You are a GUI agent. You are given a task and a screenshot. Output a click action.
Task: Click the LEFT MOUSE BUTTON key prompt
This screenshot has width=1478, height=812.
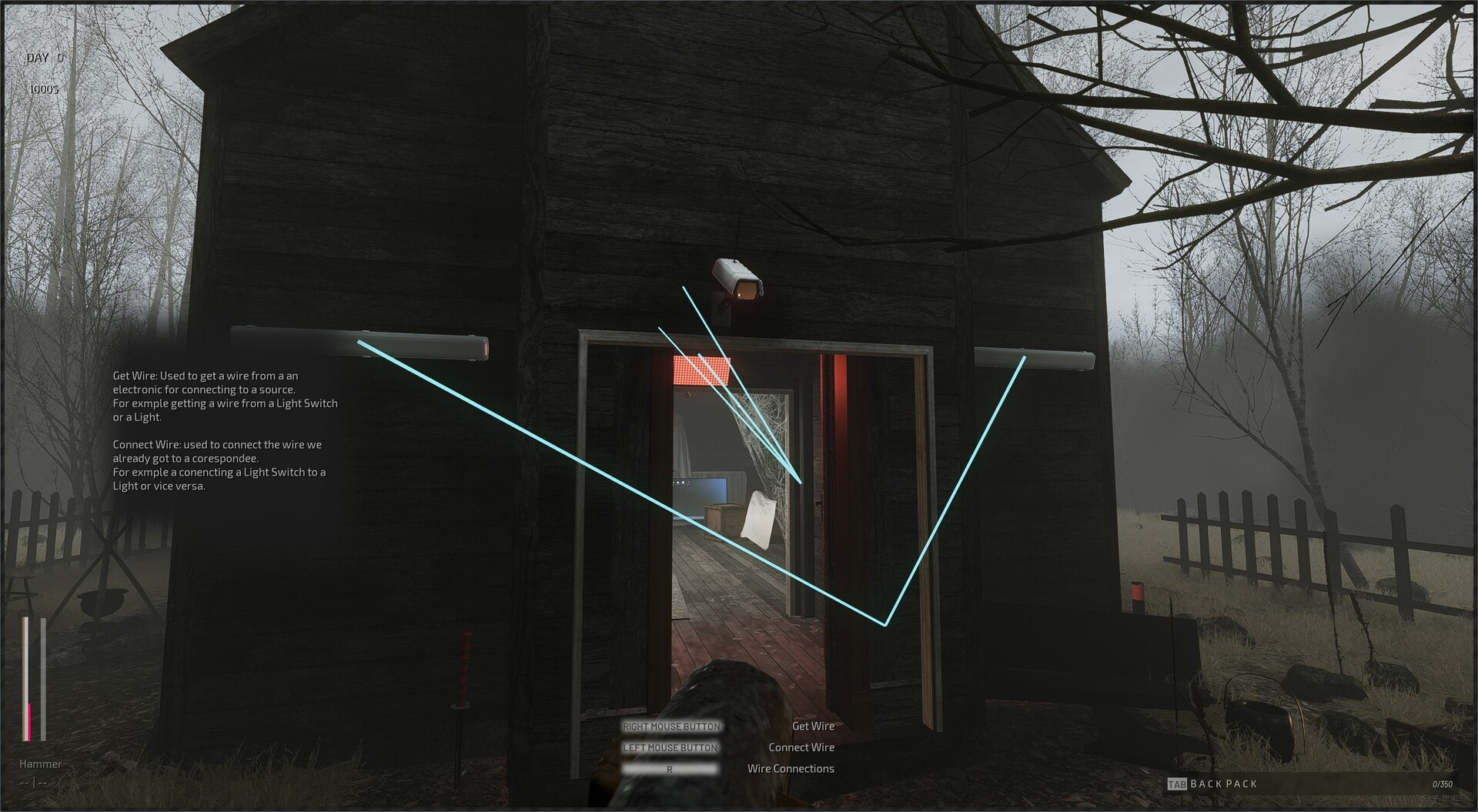(670, 747)
